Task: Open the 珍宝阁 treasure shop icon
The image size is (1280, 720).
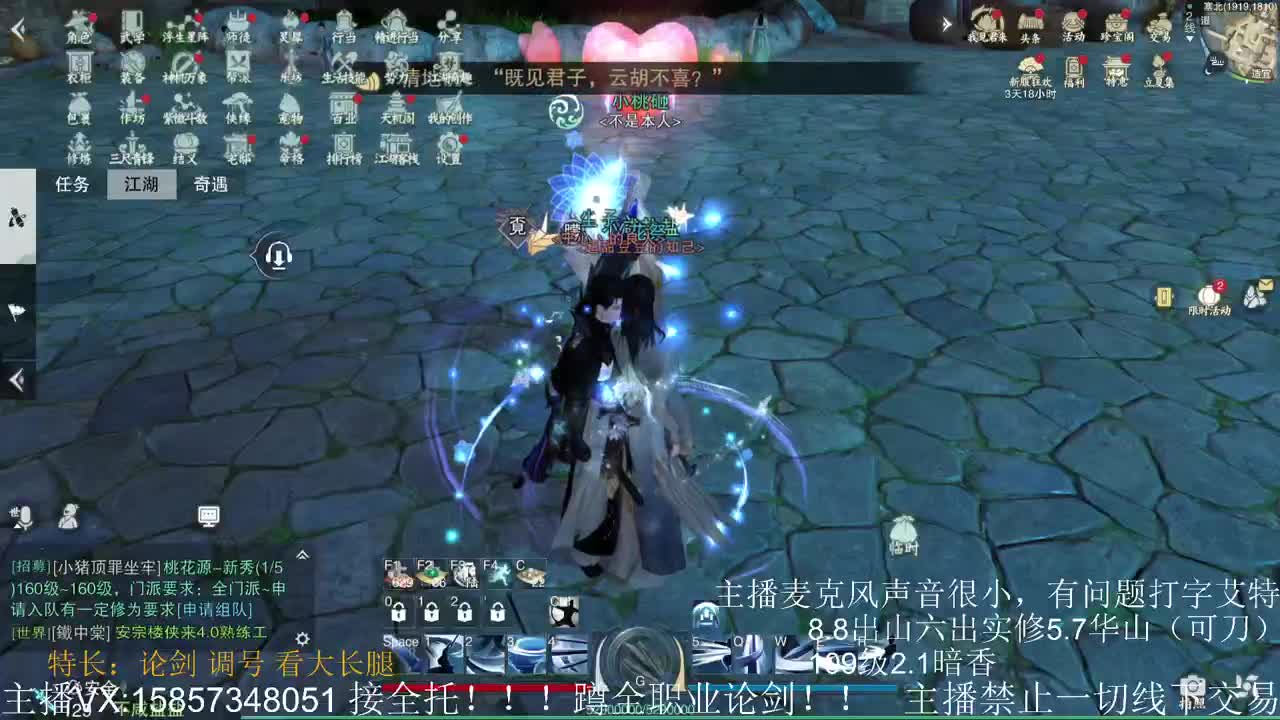Action: (1116, 23)
